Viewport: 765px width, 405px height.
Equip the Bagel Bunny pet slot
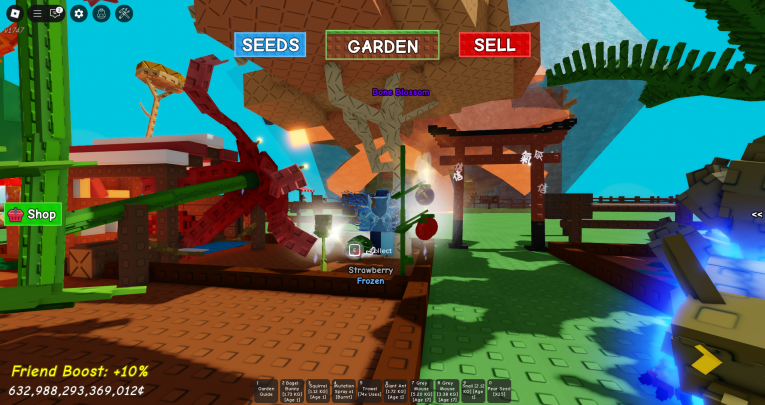coord(291,390)
